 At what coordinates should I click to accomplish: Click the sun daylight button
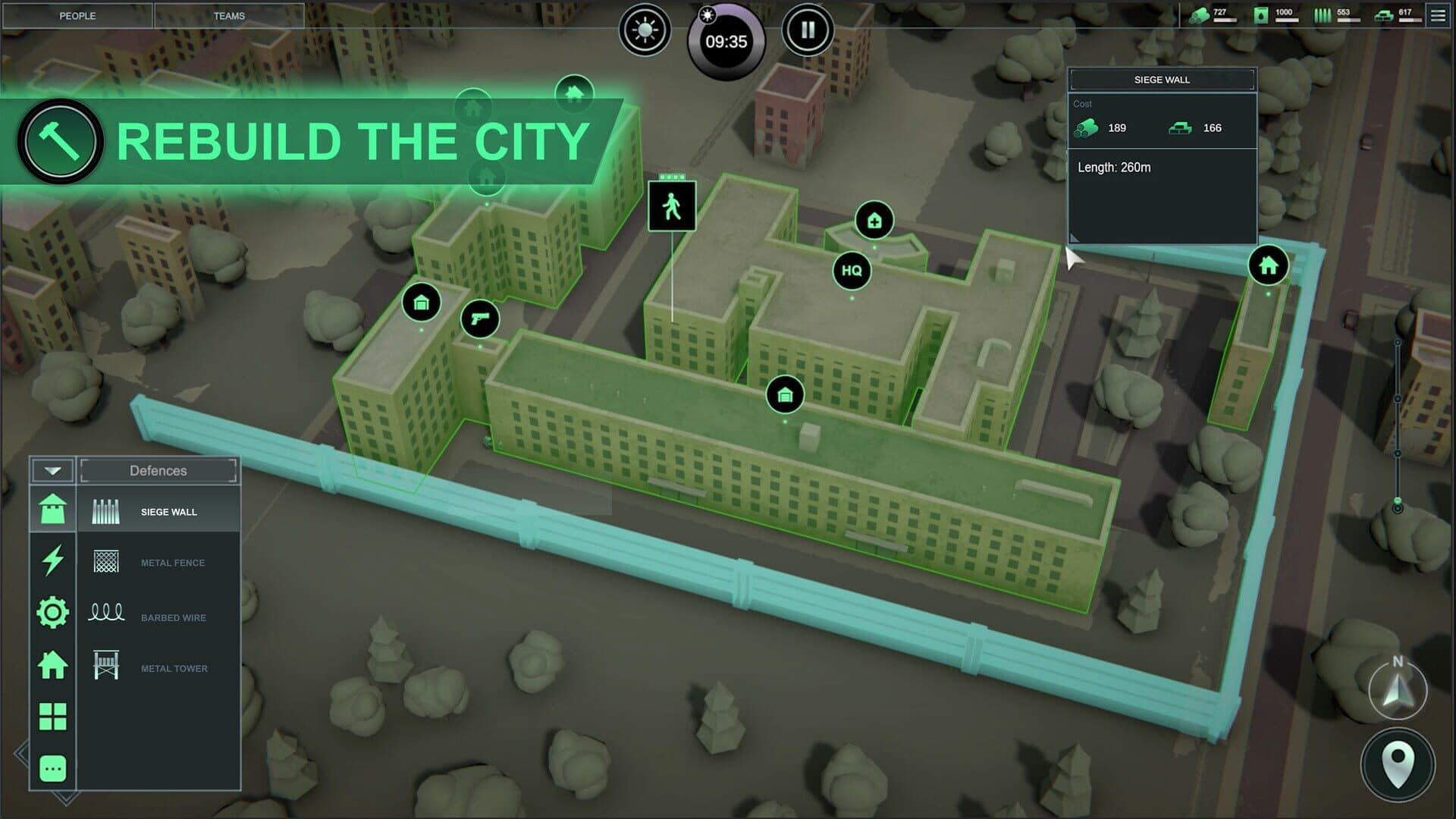[645, 30]
